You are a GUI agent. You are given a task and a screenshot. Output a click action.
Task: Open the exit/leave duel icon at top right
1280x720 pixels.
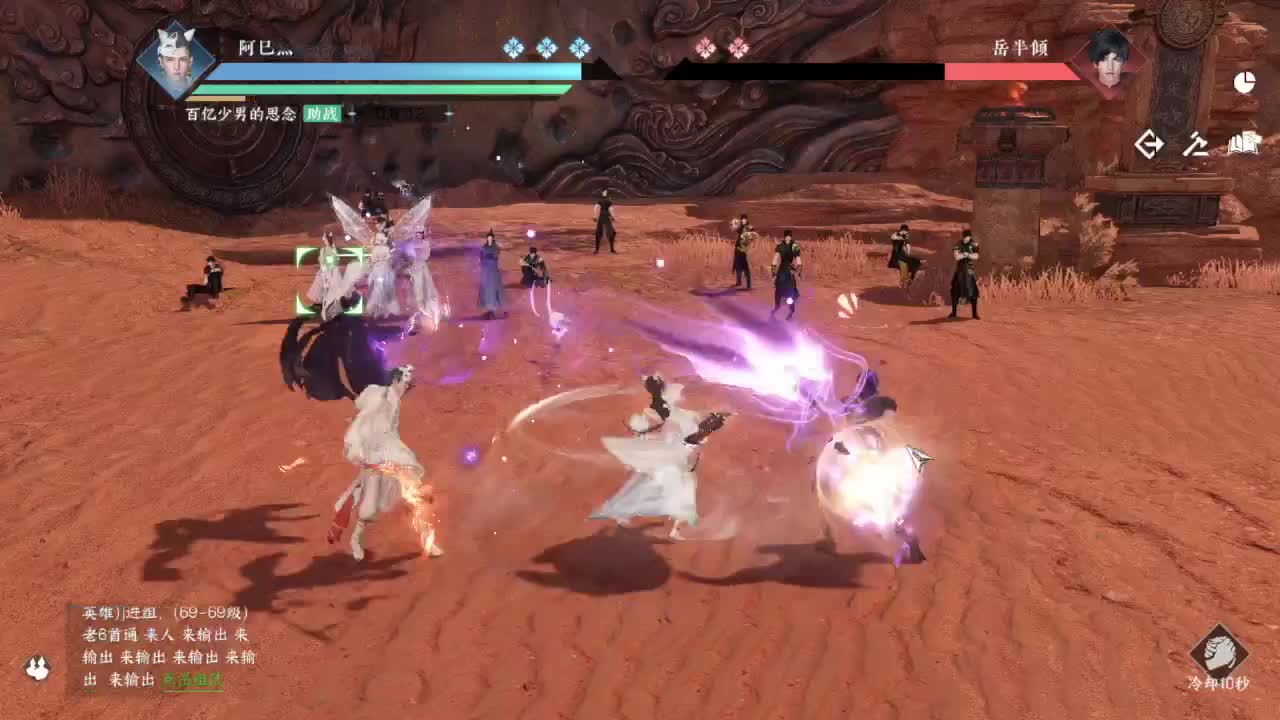1149,144
